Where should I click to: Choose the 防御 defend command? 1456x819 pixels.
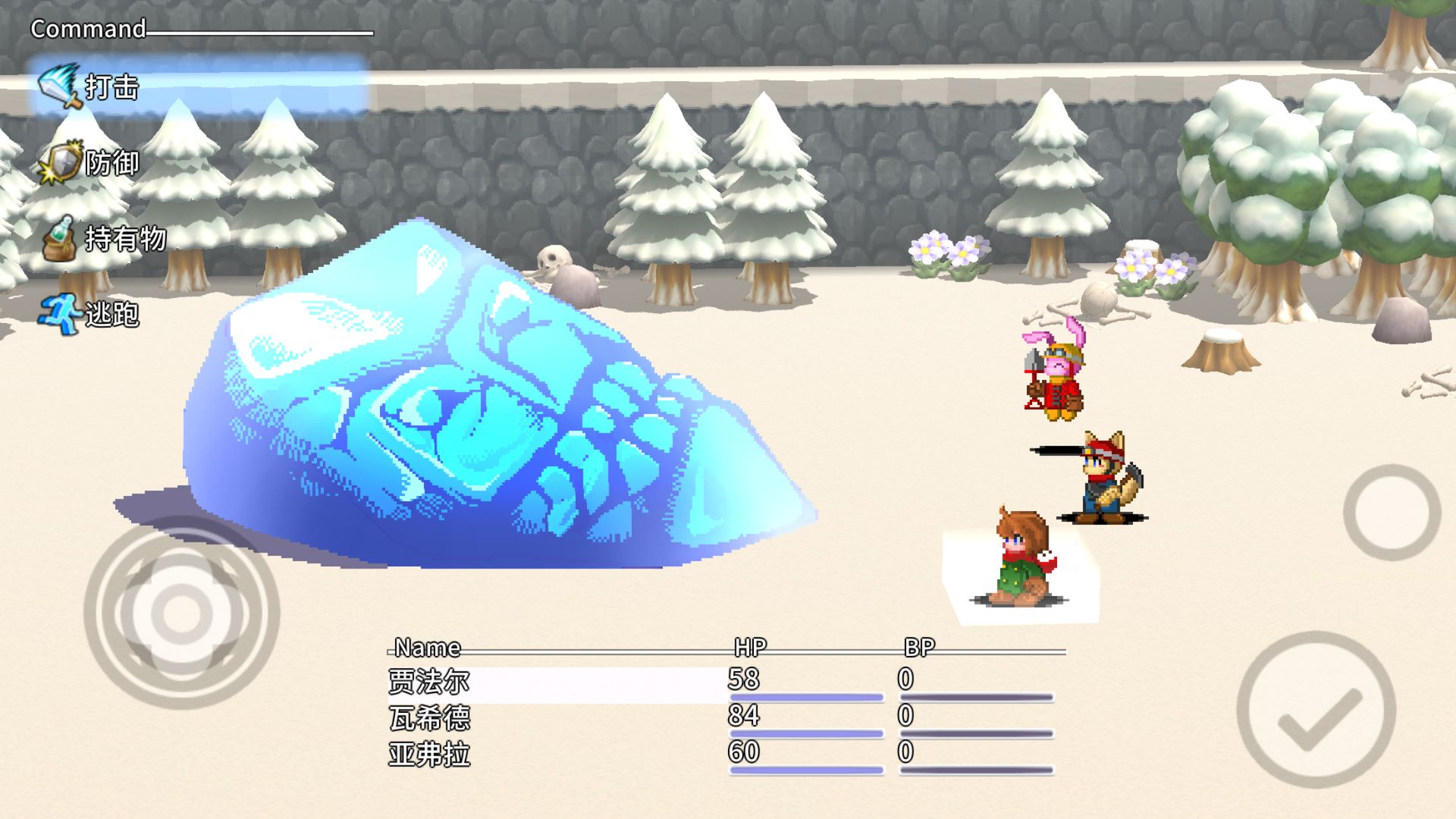[x=111, y=163]
